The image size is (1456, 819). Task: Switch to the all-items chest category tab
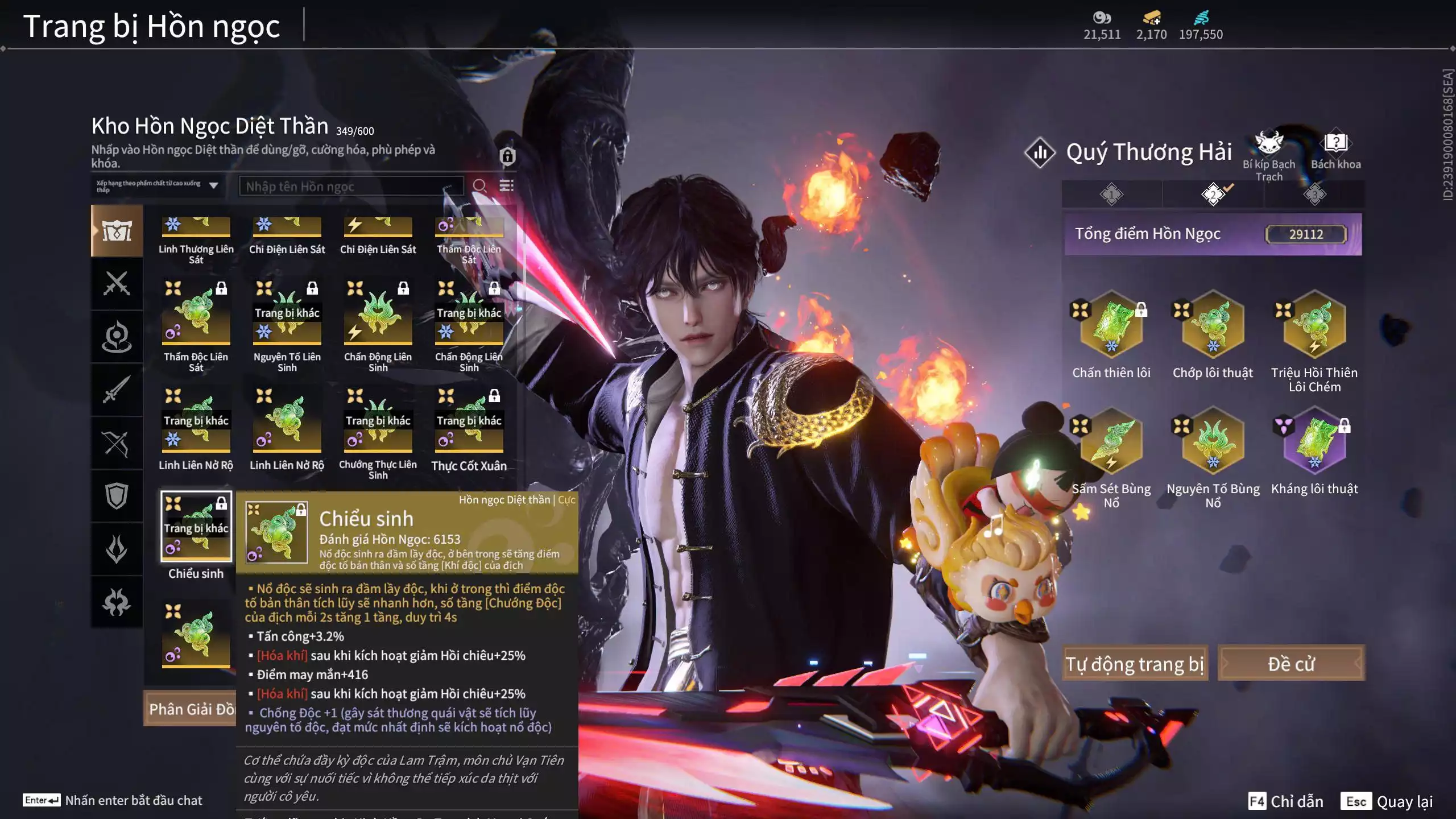(117, 231)
